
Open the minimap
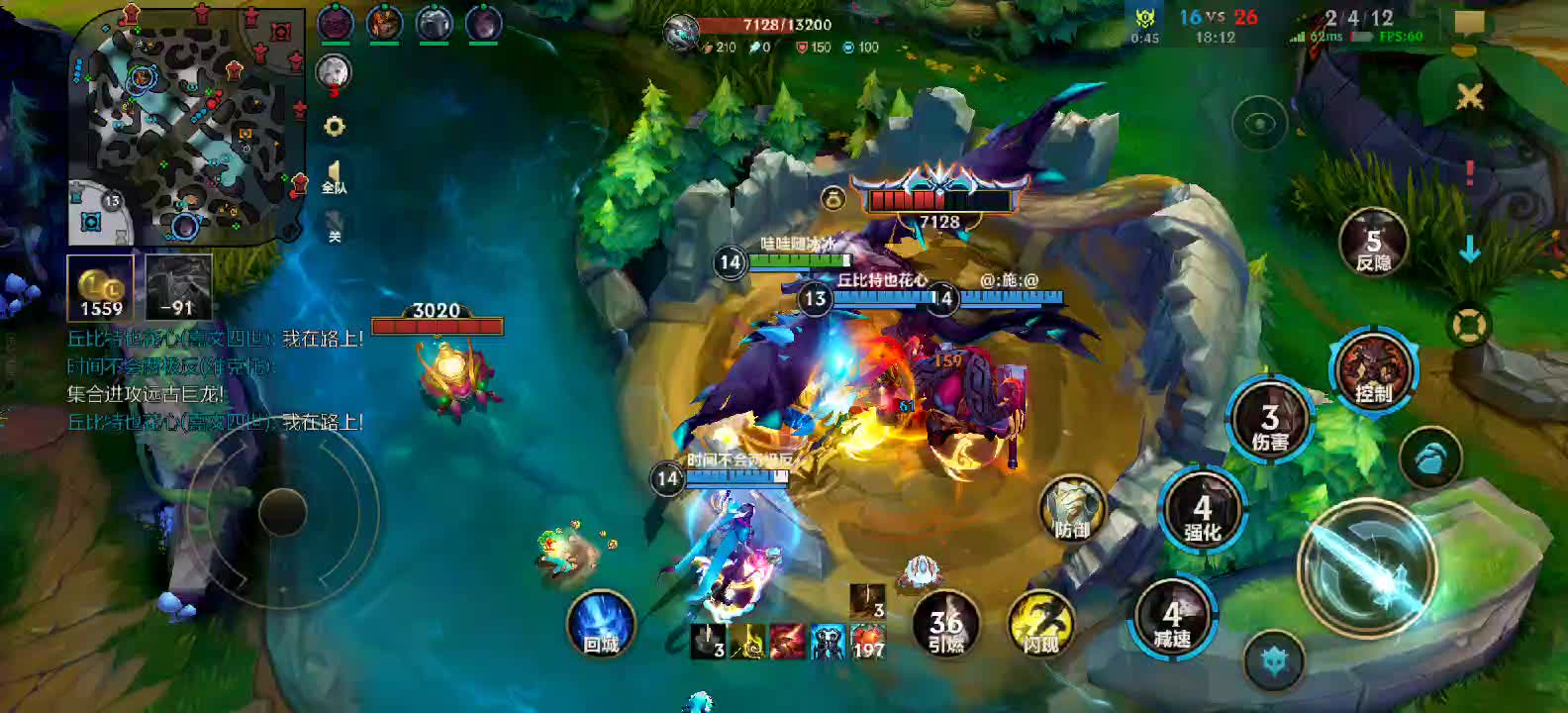pos(186,127)
